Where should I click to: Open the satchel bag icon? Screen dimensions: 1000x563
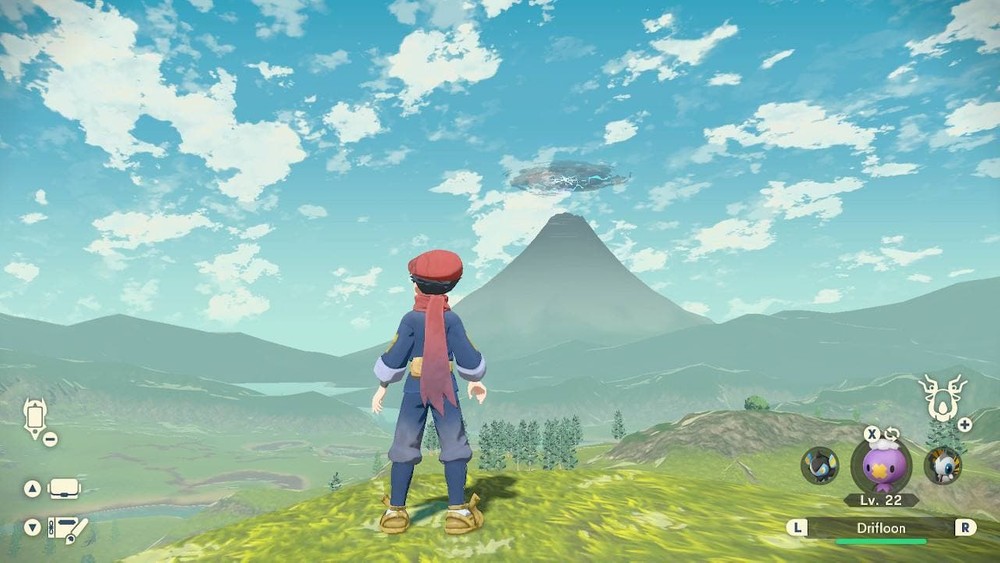click(64, 489)
